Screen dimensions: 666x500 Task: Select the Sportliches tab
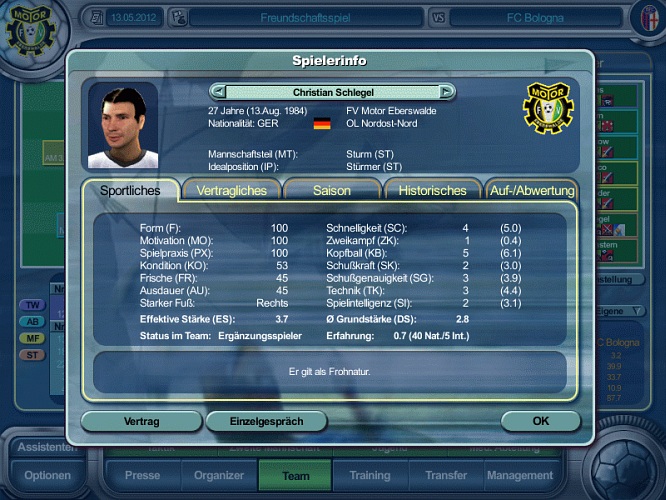coord(130,190)
